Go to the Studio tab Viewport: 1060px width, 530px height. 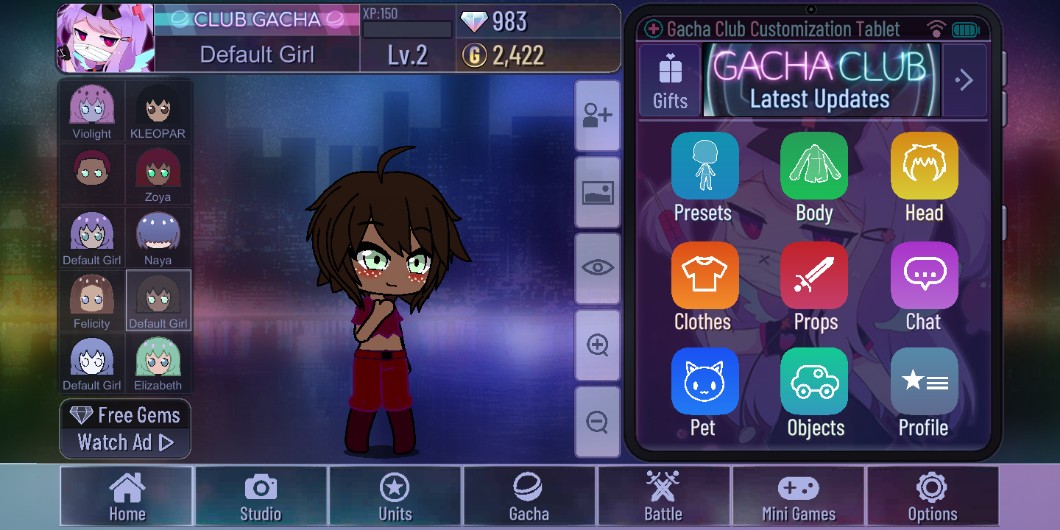(x=260, y=496)
